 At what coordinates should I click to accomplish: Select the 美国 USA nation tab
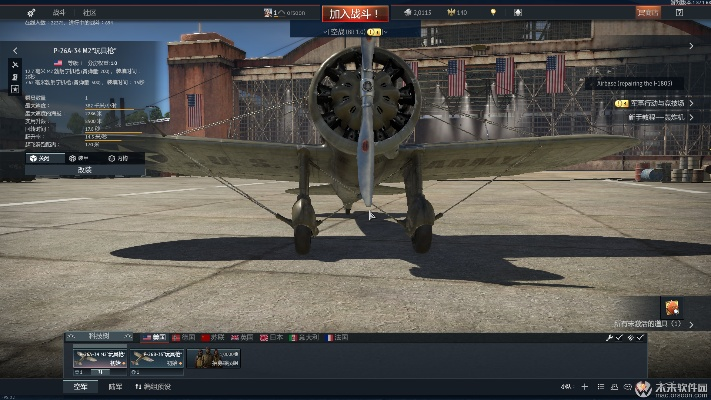(x=154, y=338)
